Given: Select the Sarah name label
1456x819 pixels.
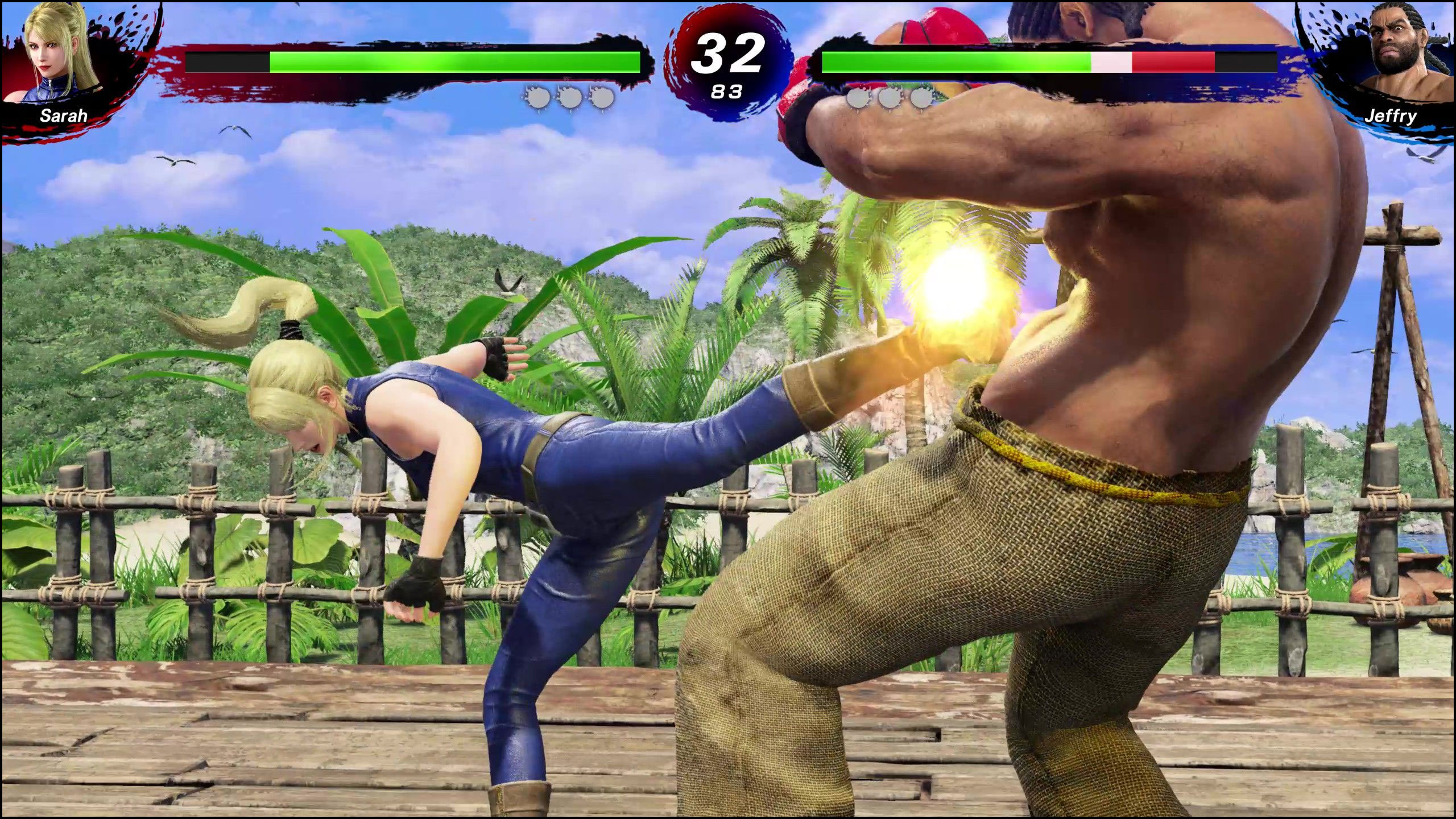Looking at the screenshot, I should pos(64,116).
